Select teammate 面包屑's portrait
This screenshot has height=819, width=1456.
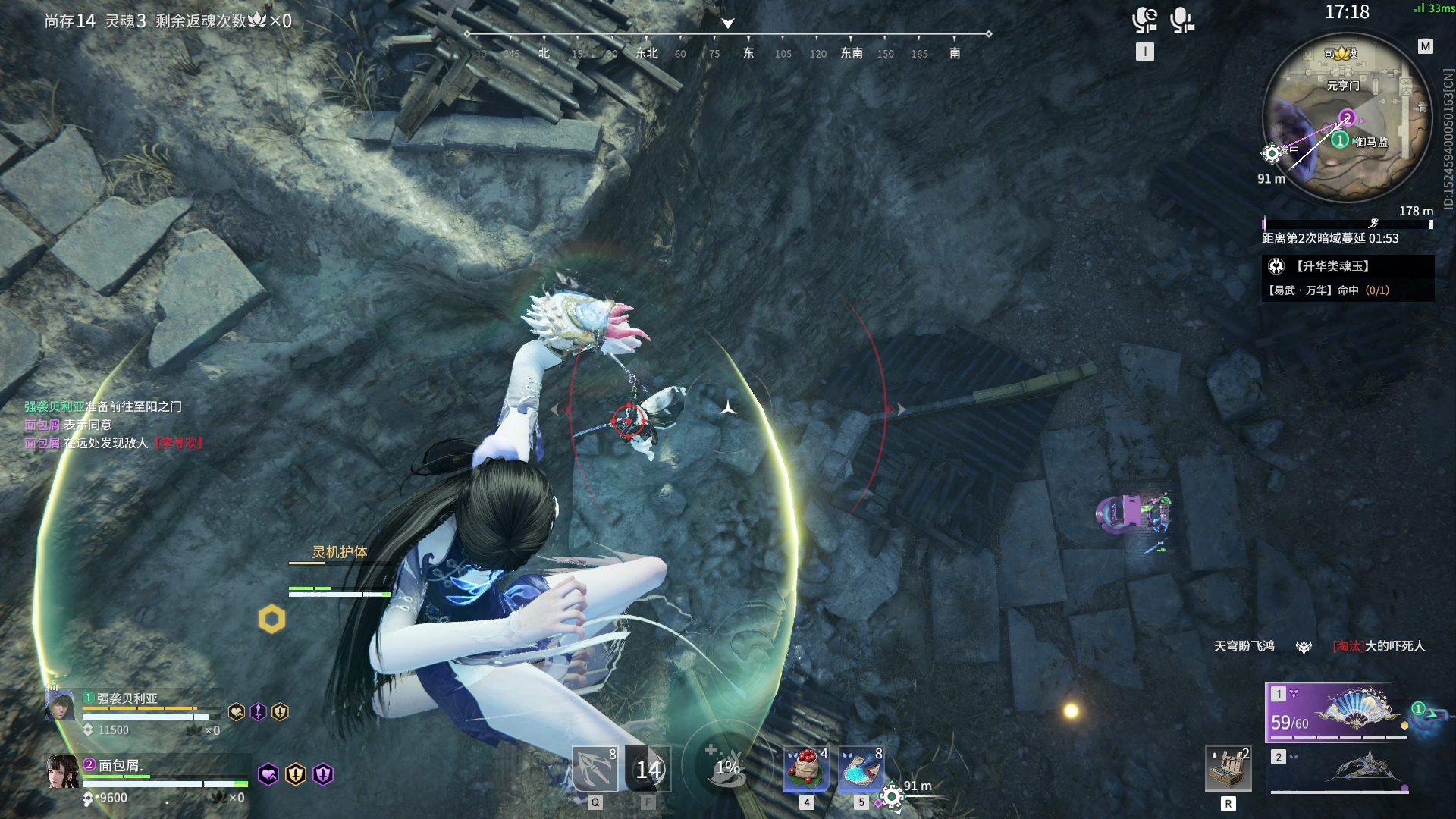pyautogui.click(x=62, y=772)
